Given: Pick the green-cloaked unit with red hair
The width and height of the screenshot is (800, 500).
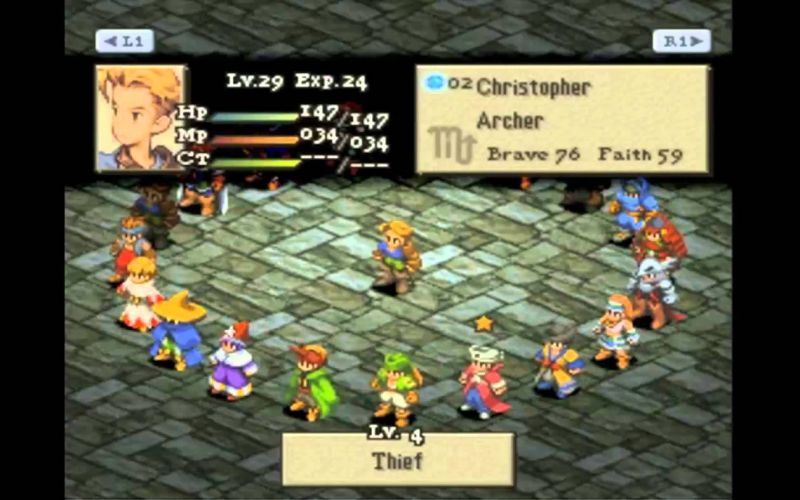Looking at the screenshot, I should pyautogui.click(x=310, y=380).
